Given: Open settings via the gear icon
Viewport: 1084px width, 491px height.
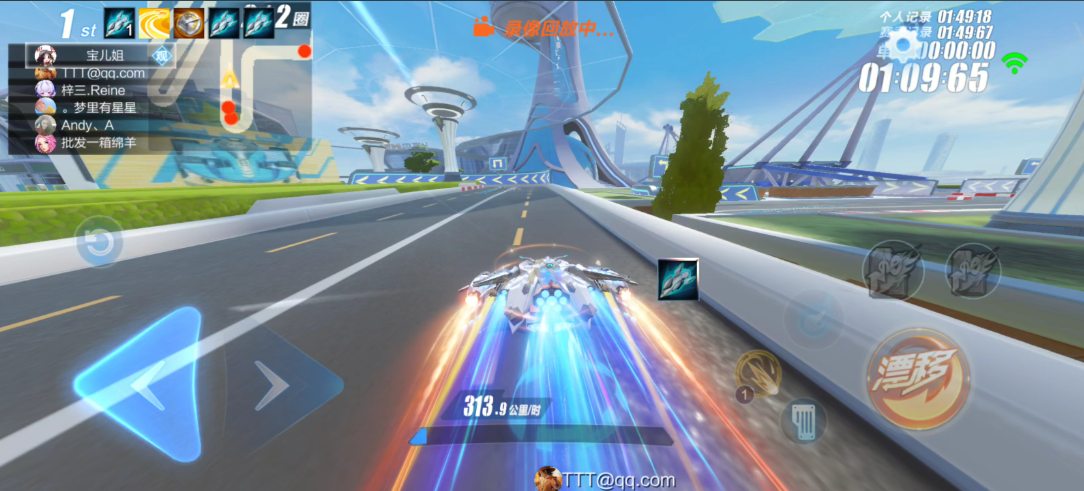Looking at the screenshot, I should pos(906,46).
